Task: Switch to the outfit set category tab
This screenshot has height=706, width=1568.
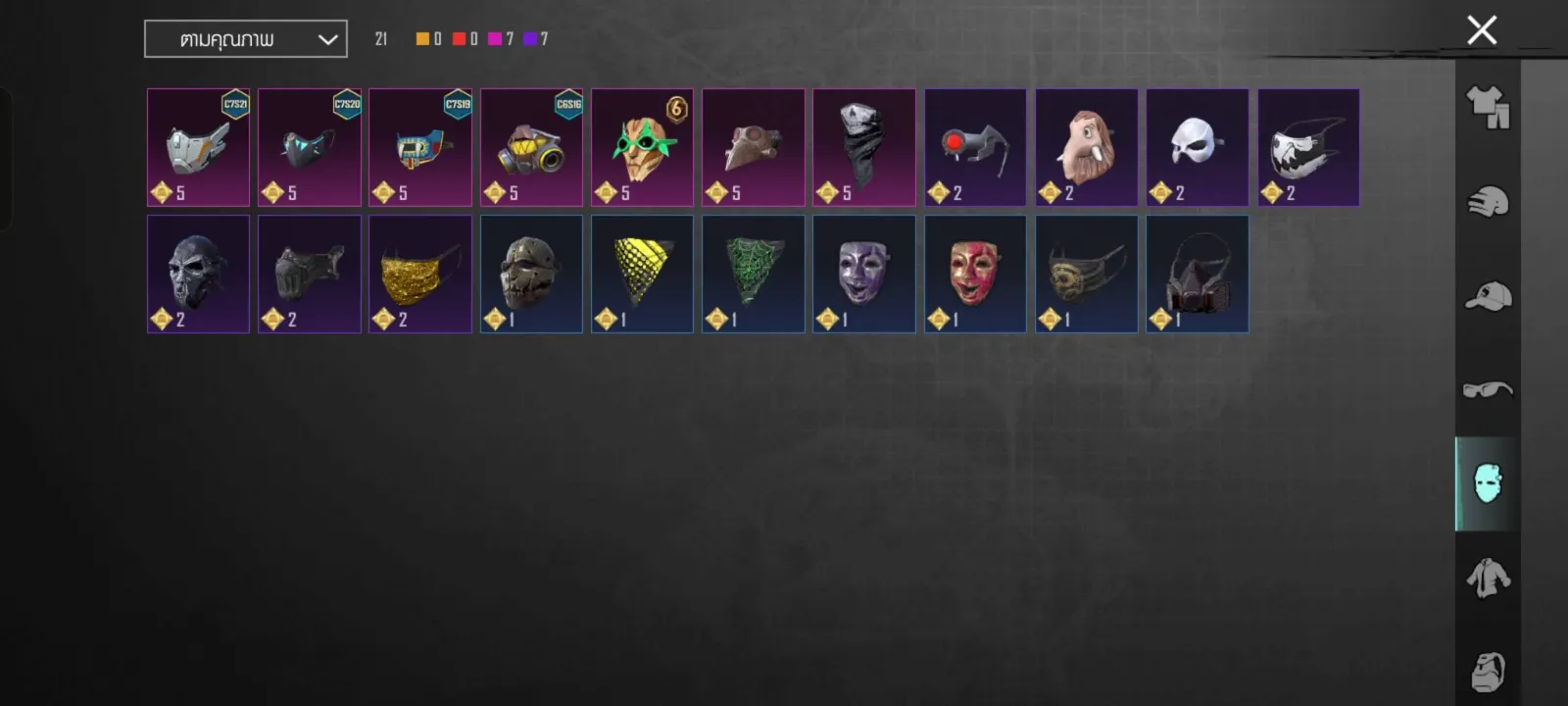Action: 1488,107
